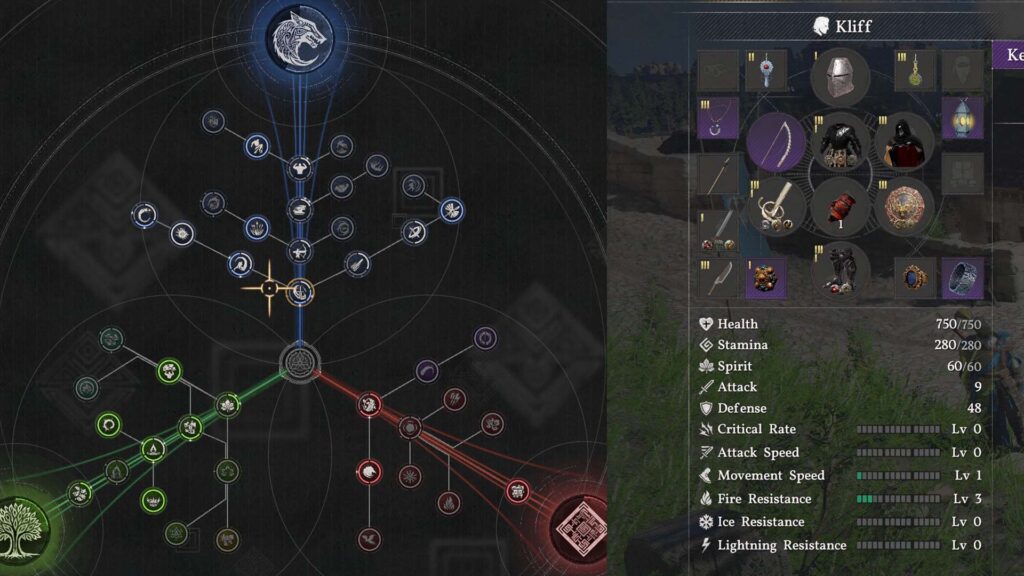This screenshot has width=1024, height=576.
Task: Choose the black boots equipment slot
Action: (840, 272)
